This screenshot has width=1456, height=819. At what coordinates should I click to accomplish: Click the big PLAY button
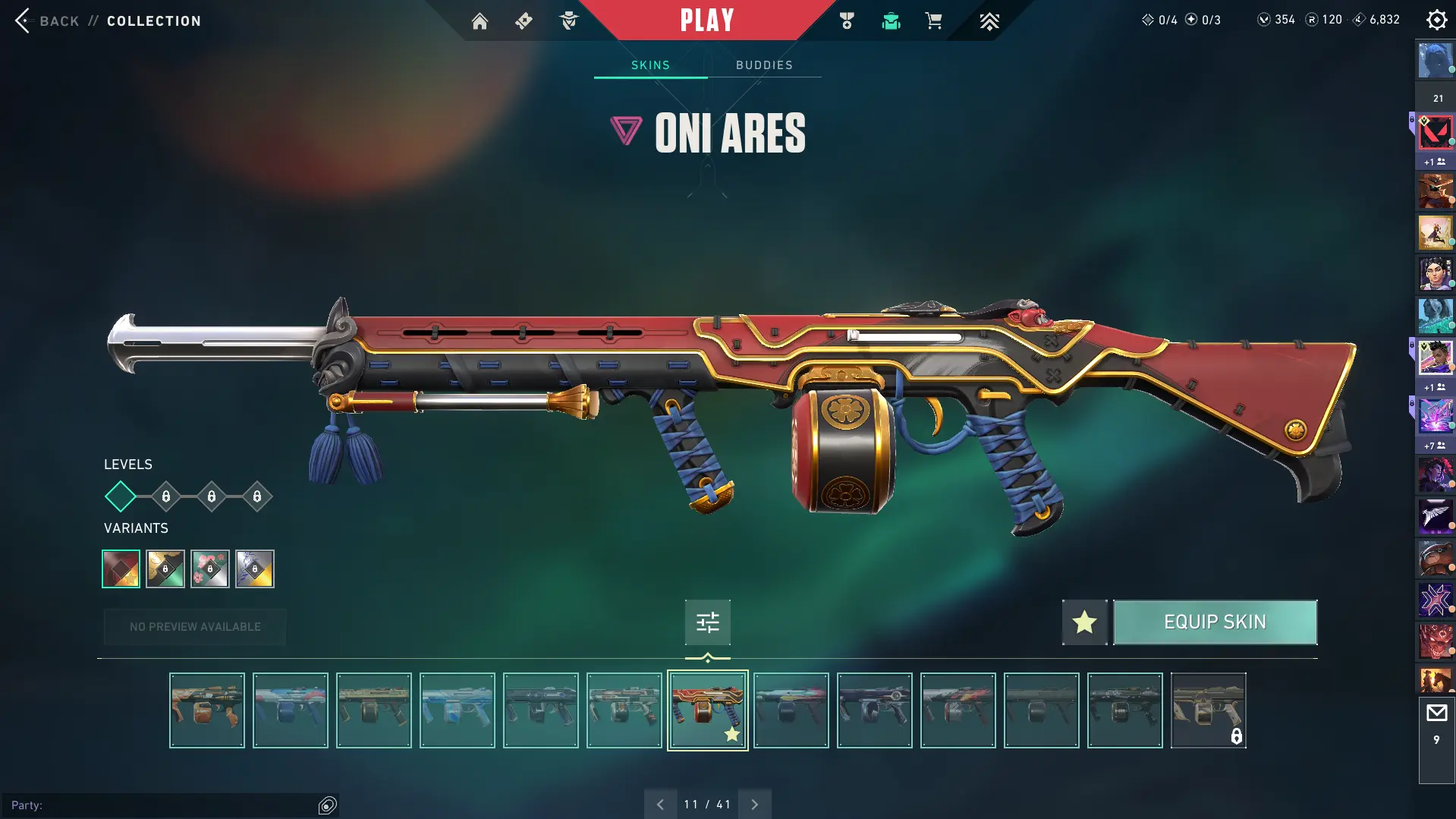[x=706, y=20]
